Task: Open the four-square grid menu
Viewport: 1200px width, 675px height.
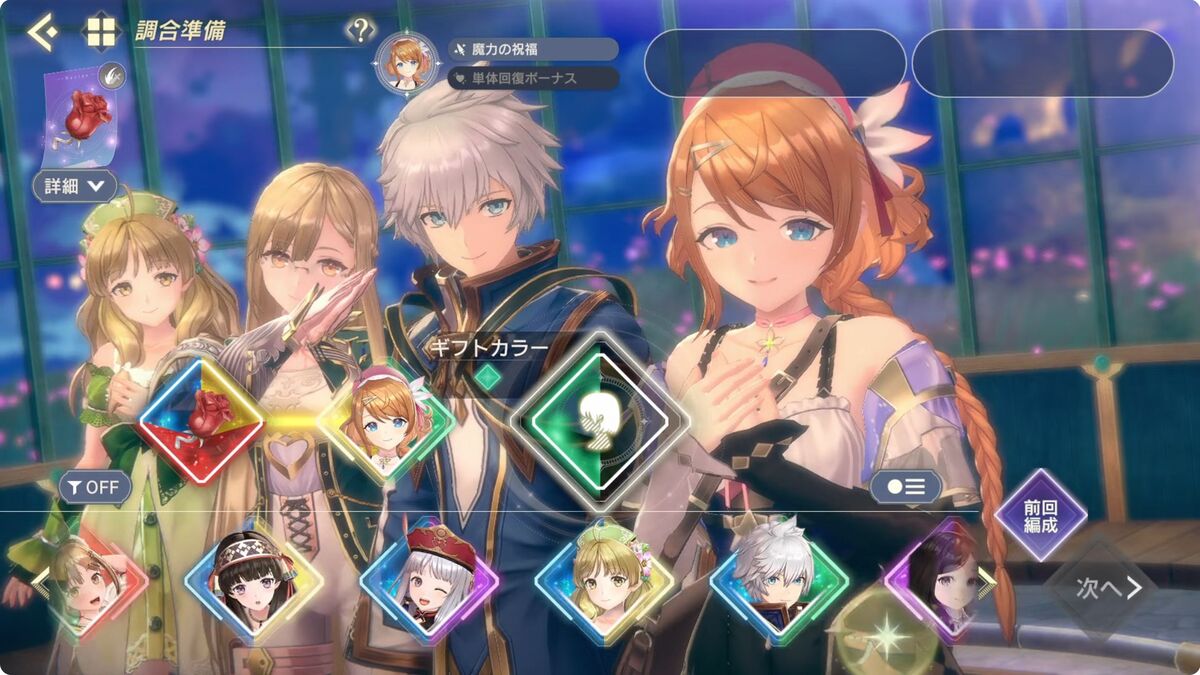Action: tap(101, 31)
